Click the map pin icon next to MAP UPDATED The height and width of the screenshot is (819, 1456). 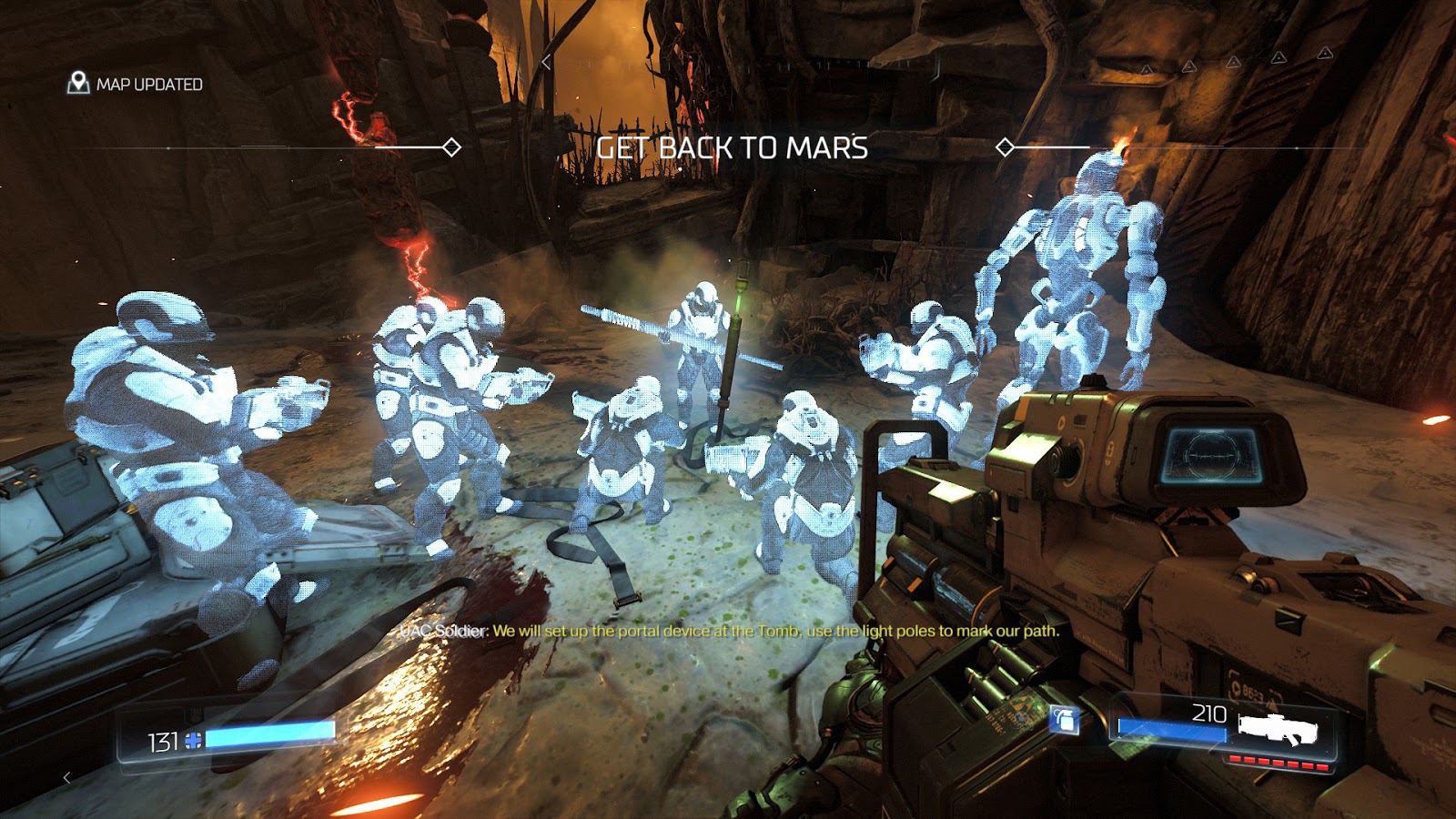pos(80,81)
